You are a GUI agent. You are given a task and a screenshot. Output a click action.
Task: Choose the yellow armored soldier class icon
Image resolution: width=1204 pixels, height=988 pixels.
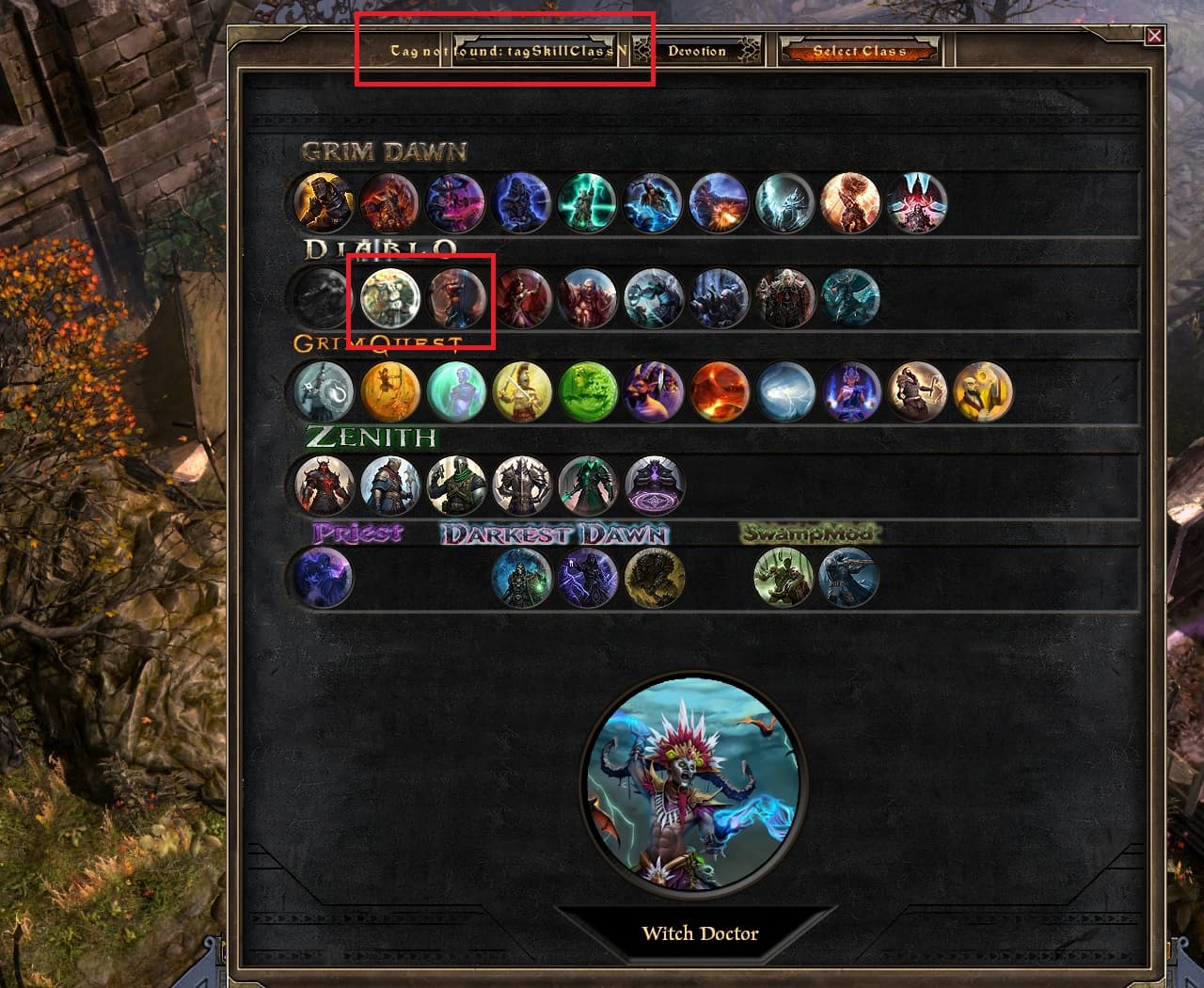coord(324,202)
